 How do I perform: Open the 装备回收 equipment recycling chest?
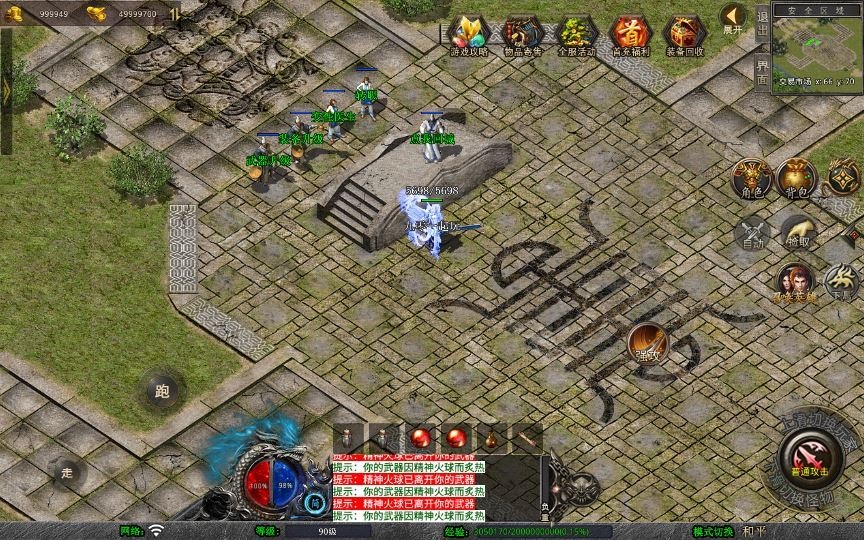click(x=683, y=35)
